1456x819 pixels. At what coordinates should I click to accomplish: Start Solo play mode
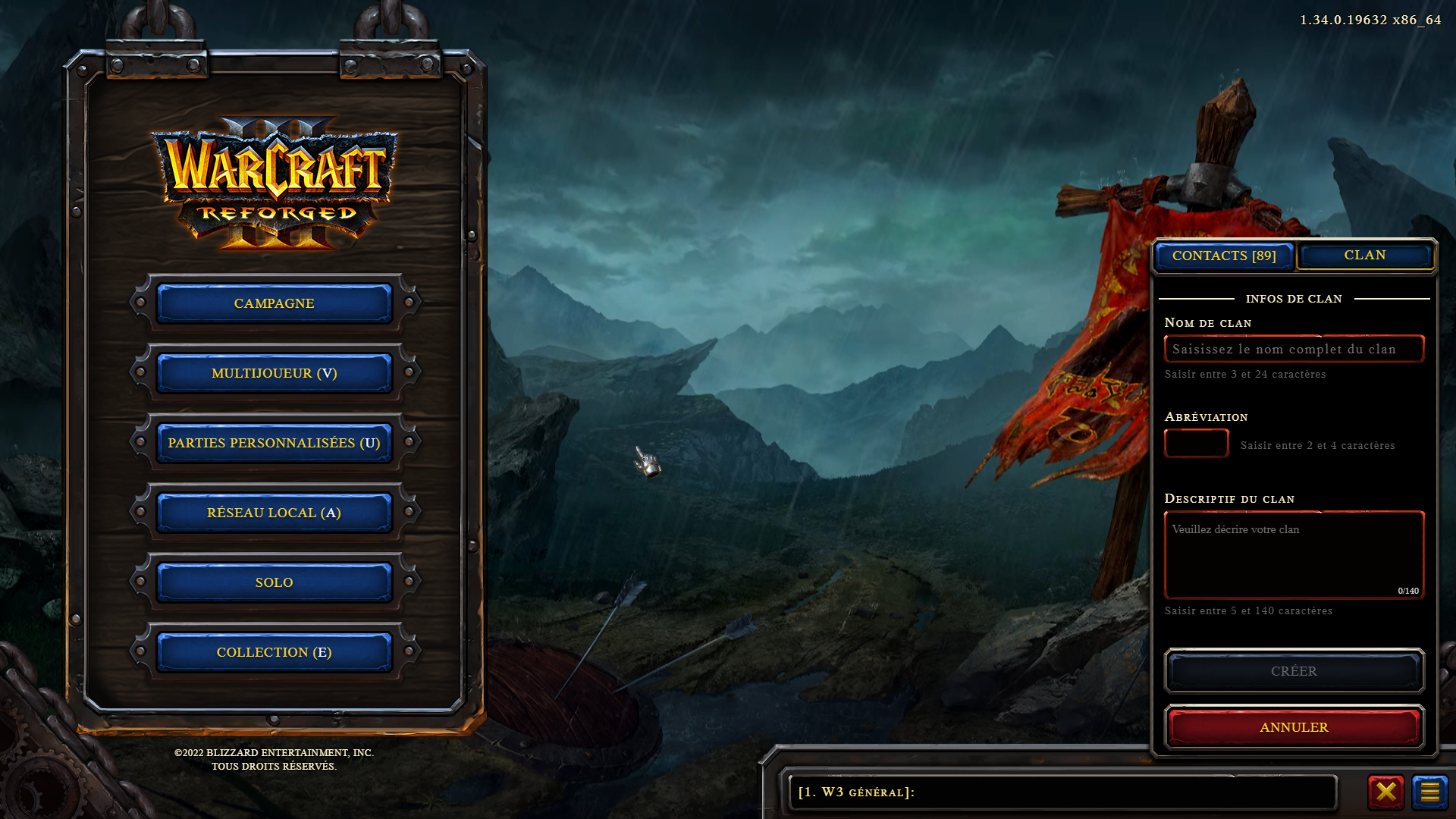274,582
